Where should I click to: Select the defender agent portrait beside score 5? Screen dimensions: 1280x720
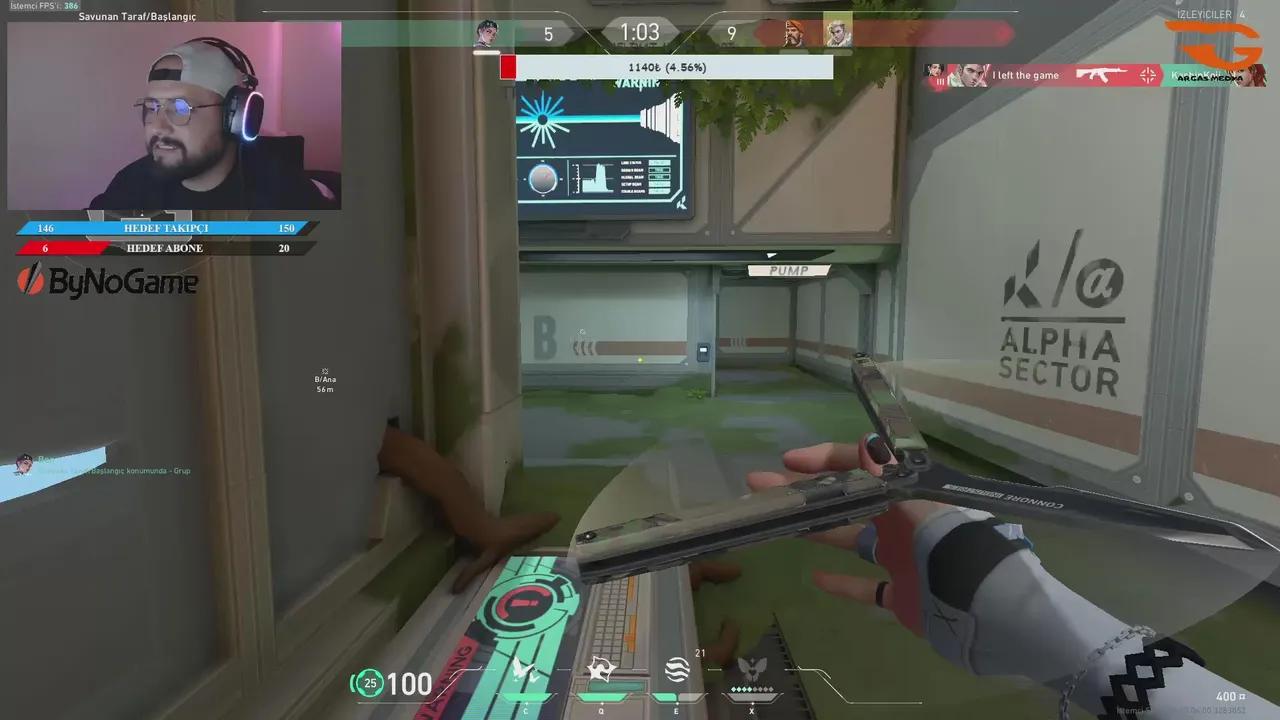pyautogui.click(x=489, y=33)
